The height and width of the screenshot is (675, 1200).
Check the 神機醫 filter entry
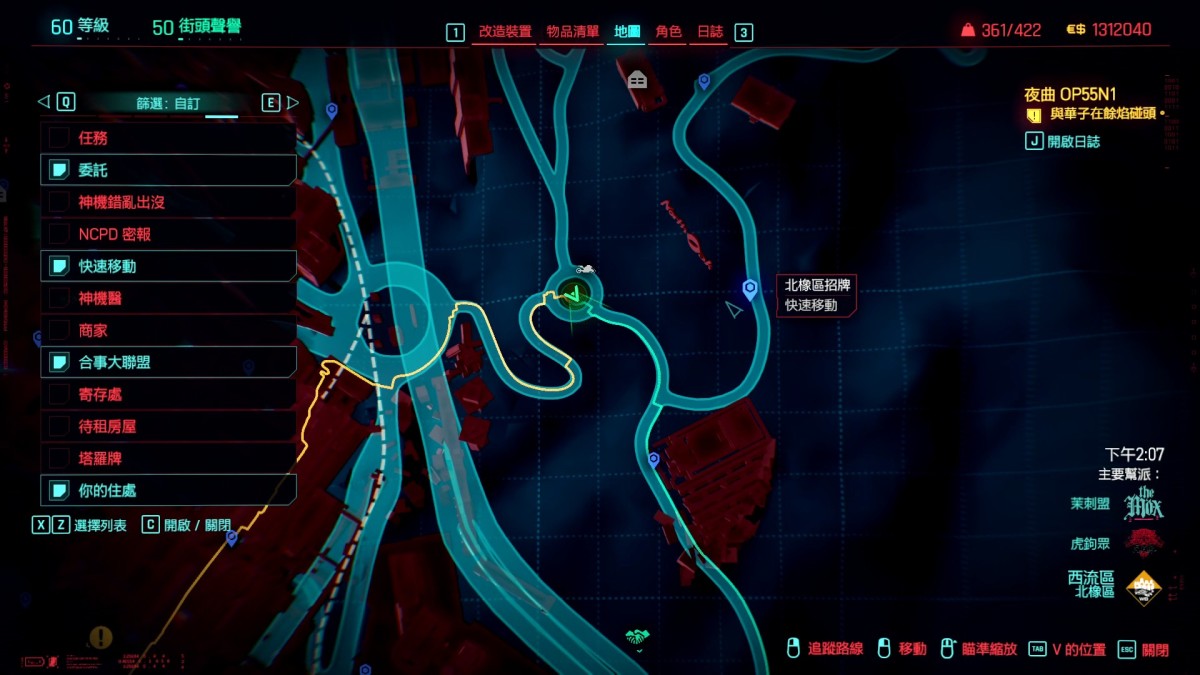point(168,298)
